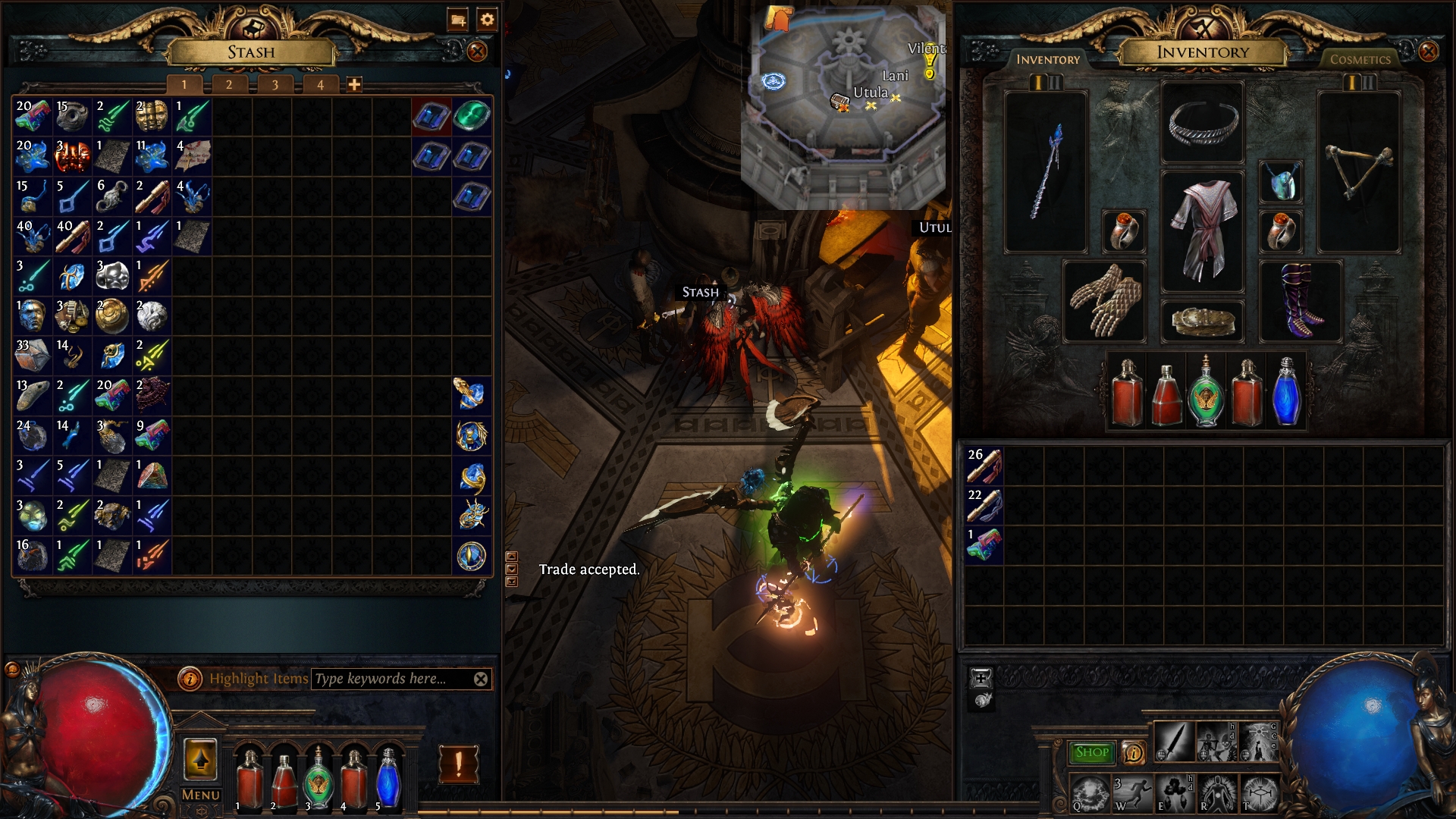Click the blue mana flask in hotbar

pos(388,777)
